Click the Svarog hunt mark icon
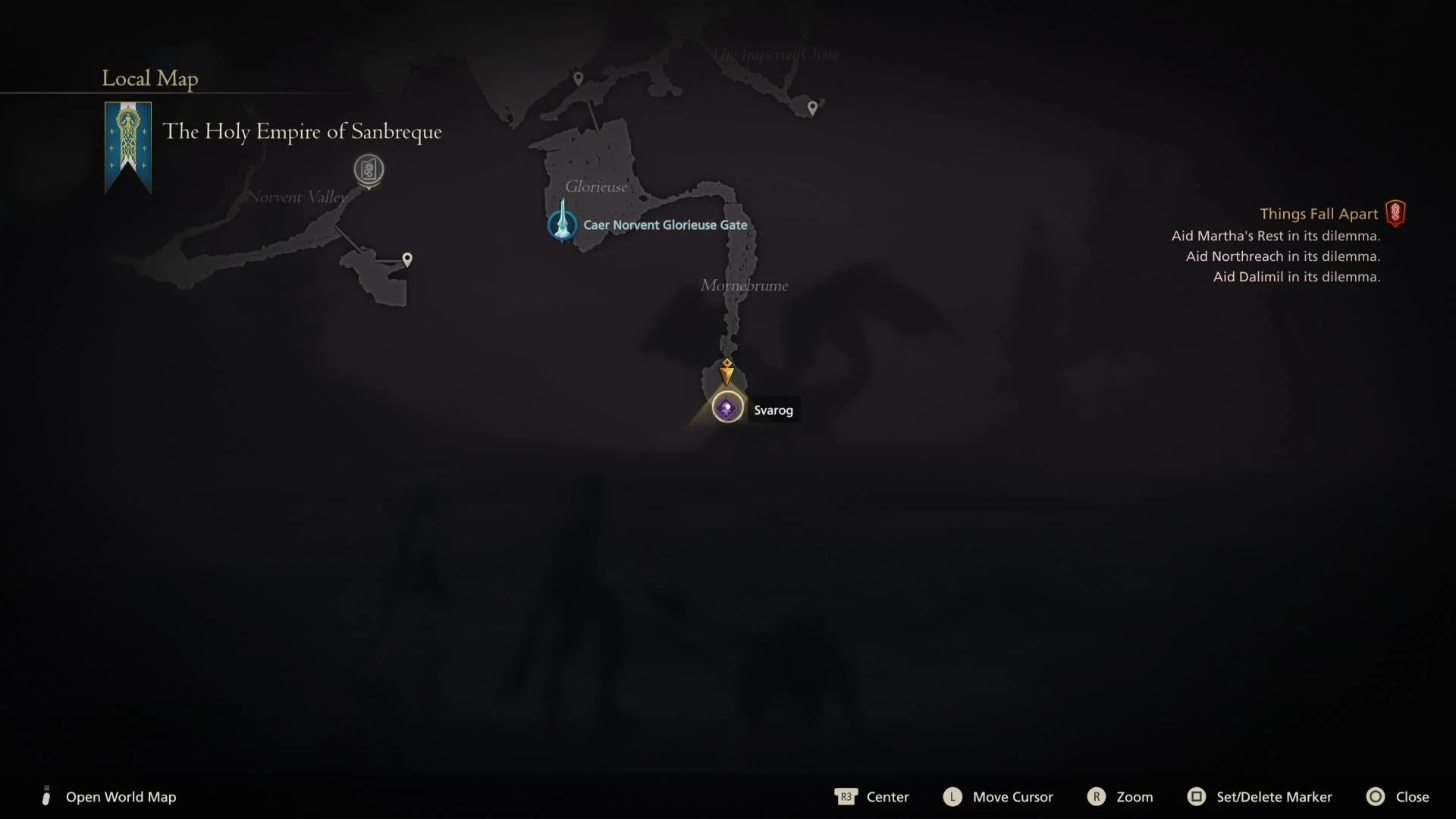The image size is (1456, 819). 726,408
